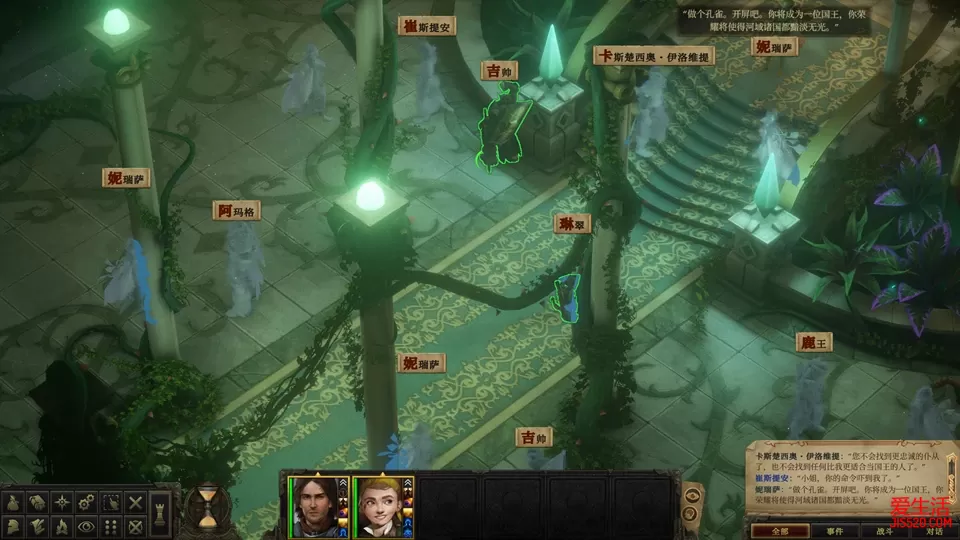Activate the dashed selection hand icon
Viewport: 960px width, 540px height.
[x=112, y=501]
